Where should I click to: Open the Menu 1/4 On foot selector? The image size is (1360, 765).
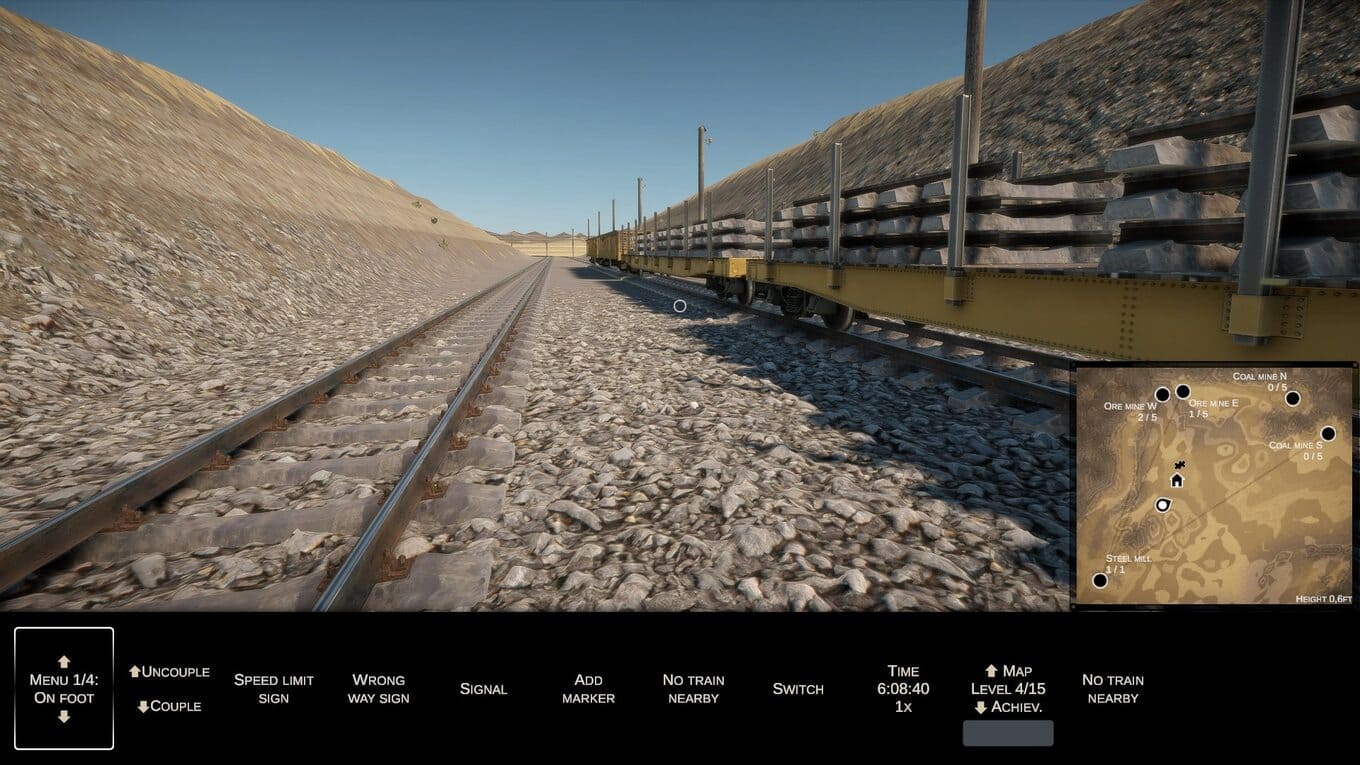(64, 688)
